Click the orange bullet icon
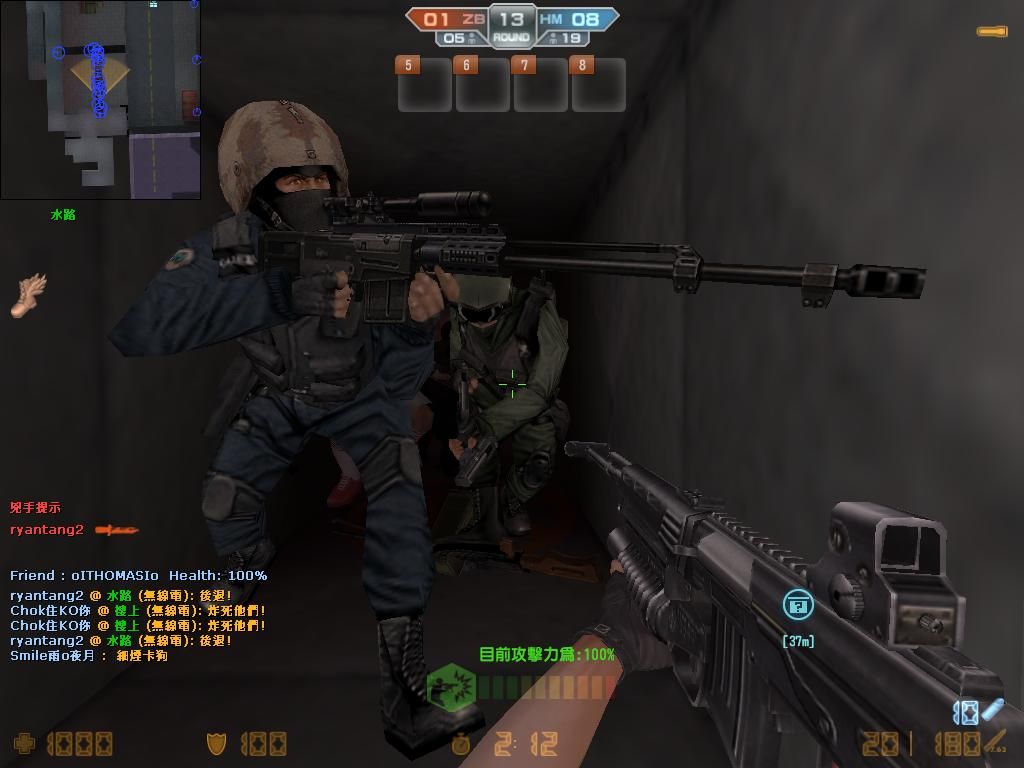The height and width of the screenshot is (768, 1024). [x=992, y=32]
